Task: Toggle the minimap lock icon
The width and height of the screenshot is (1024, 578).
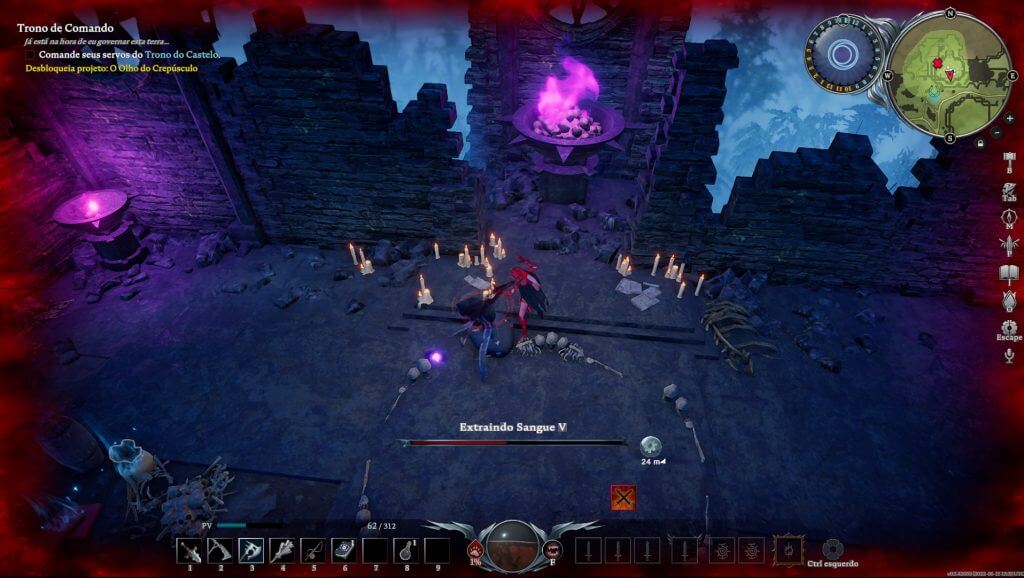Action: click(981, 143)
